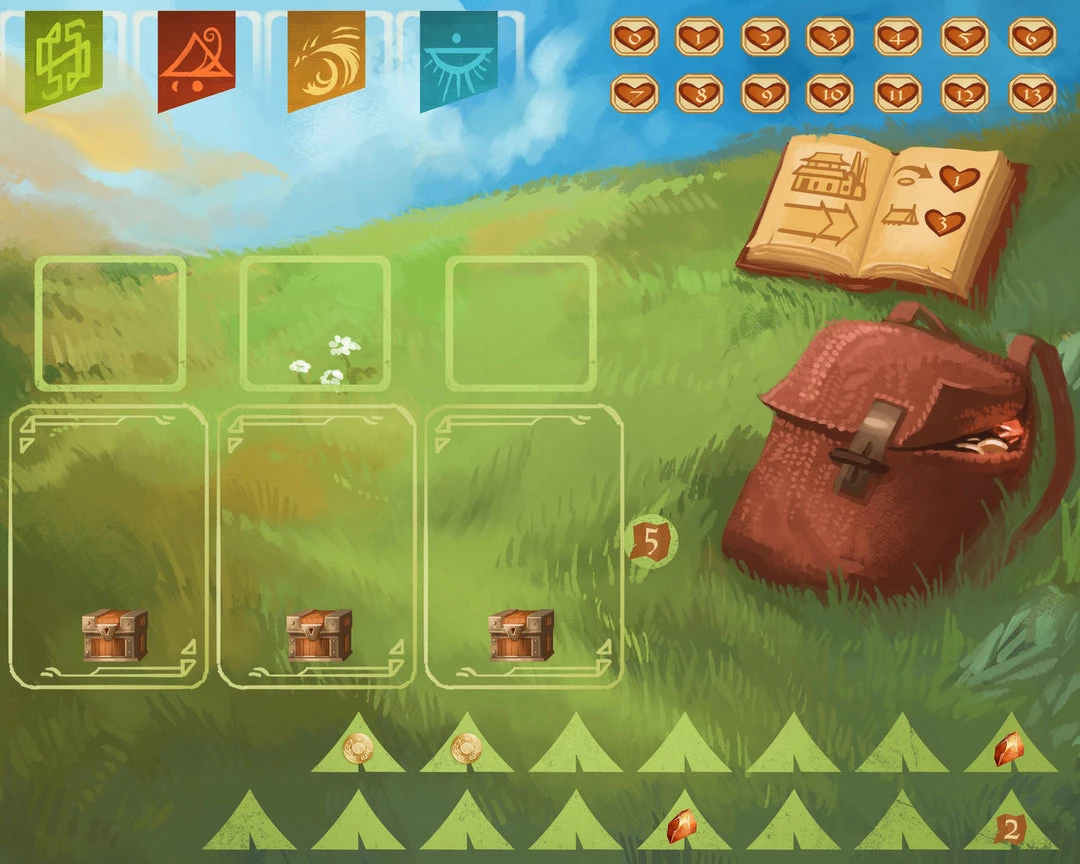Click the number 5 token
This screenshot has height=864, width=1080.
point(651,544)
